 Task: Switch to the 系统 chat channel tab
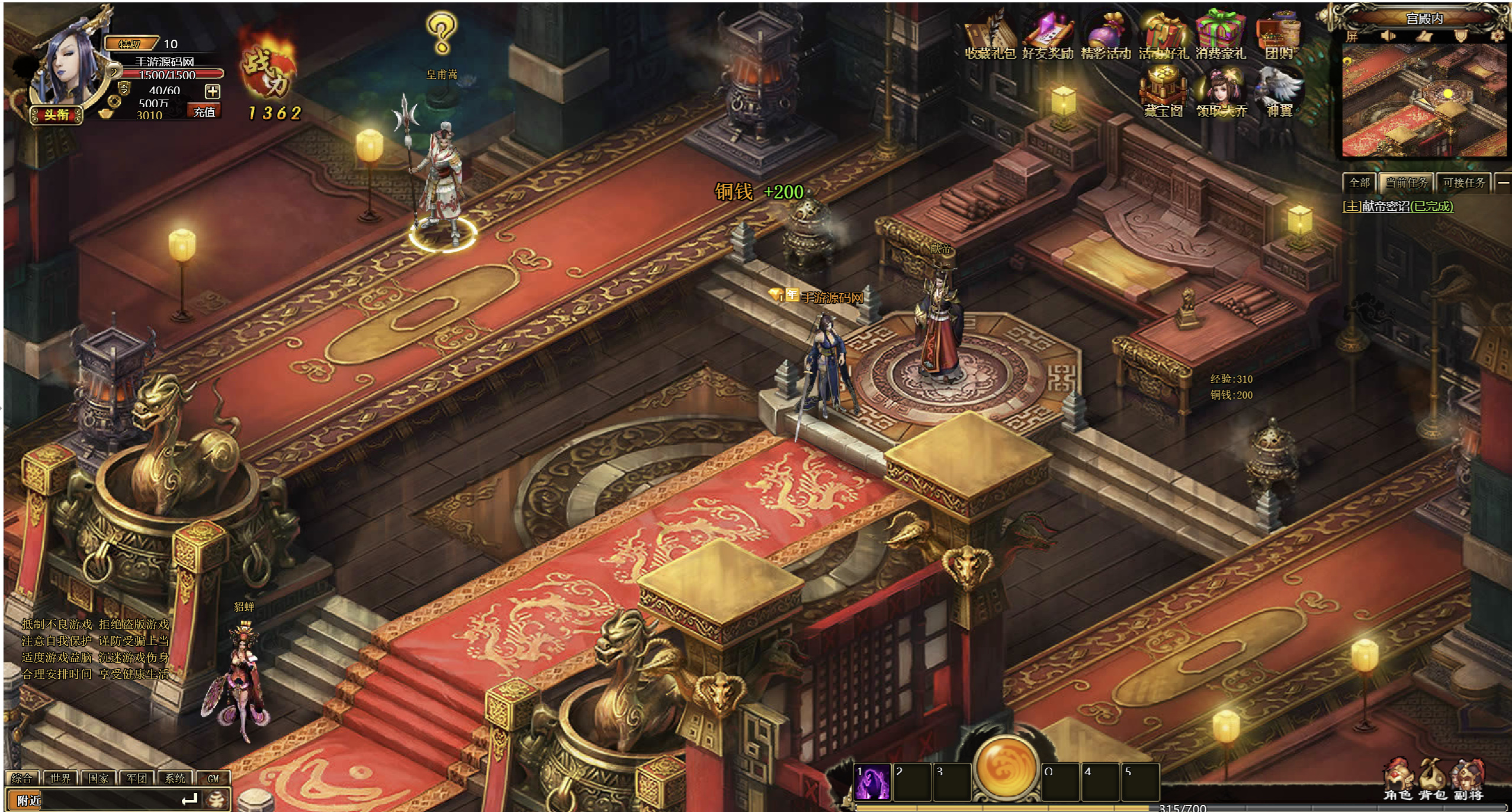(175, 778)
